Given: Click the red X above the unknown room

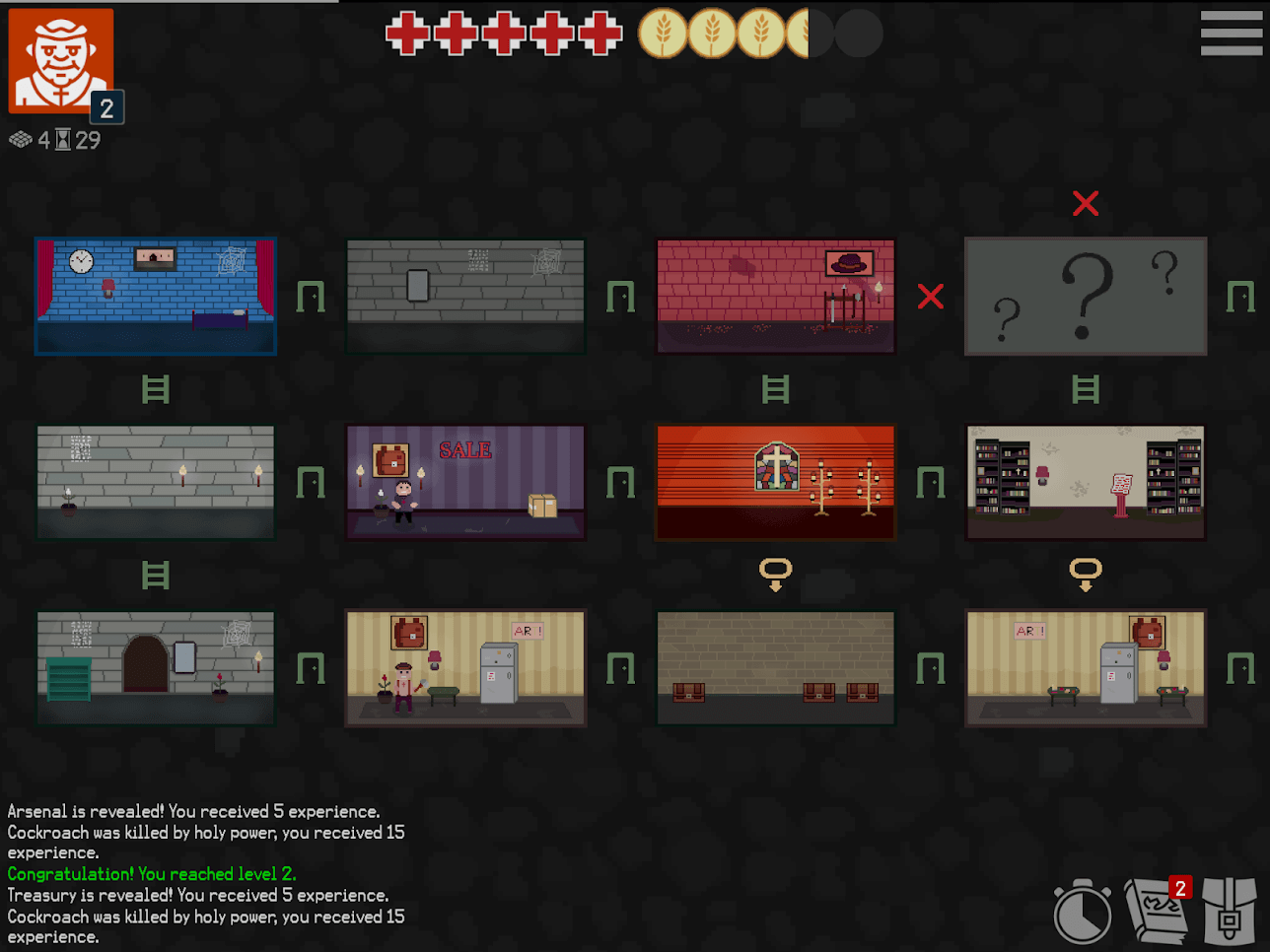Looking at the screenshot, I should click(1086, 203).
